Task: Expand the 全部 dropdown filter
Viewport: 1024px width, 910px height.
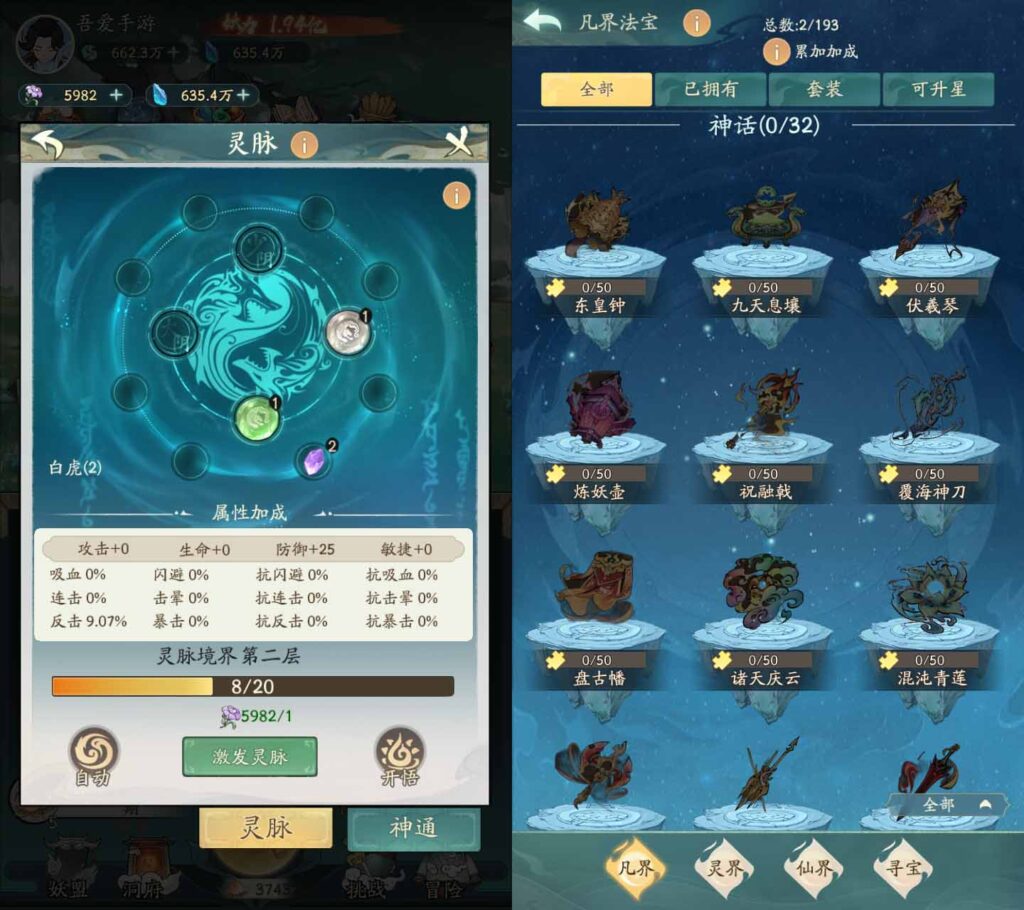Action: pyautogui.click(x=948, y=804)
